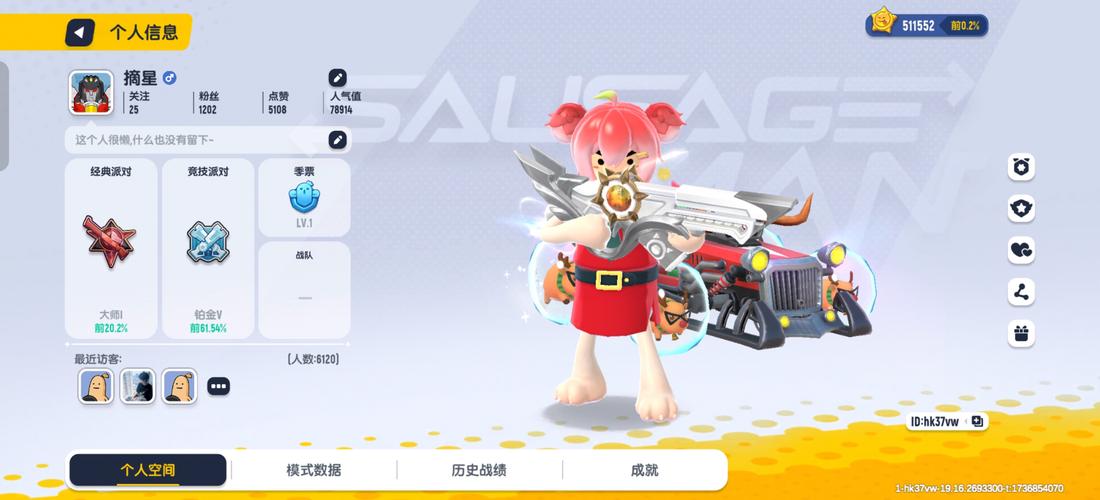The height and width of the screenshot is (500, 1100).
Task: Open the gift box icon
Action: (1020, 333)
